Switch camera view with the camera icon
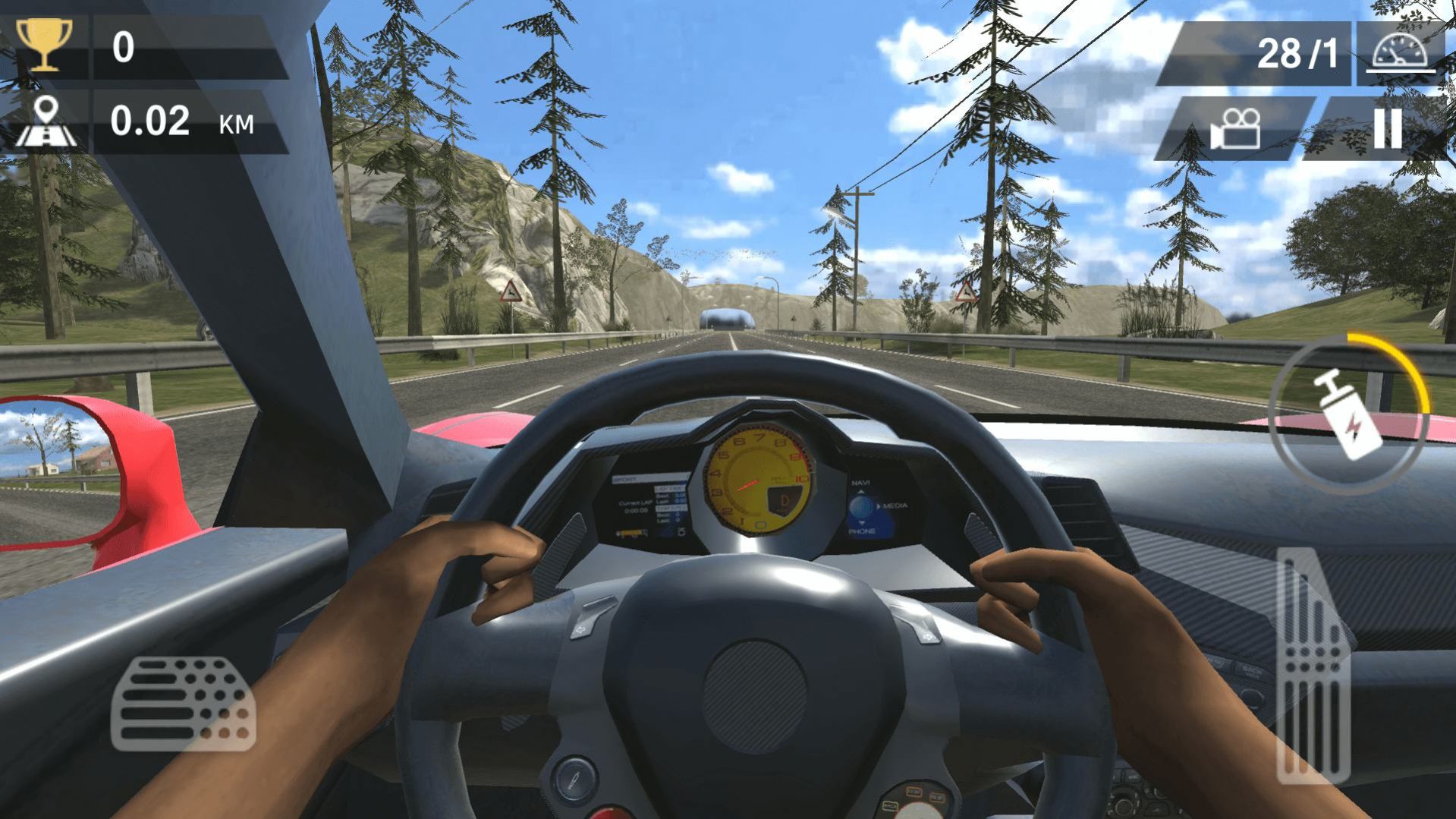Screen dimensions: 1456x819 point(1235,128)
